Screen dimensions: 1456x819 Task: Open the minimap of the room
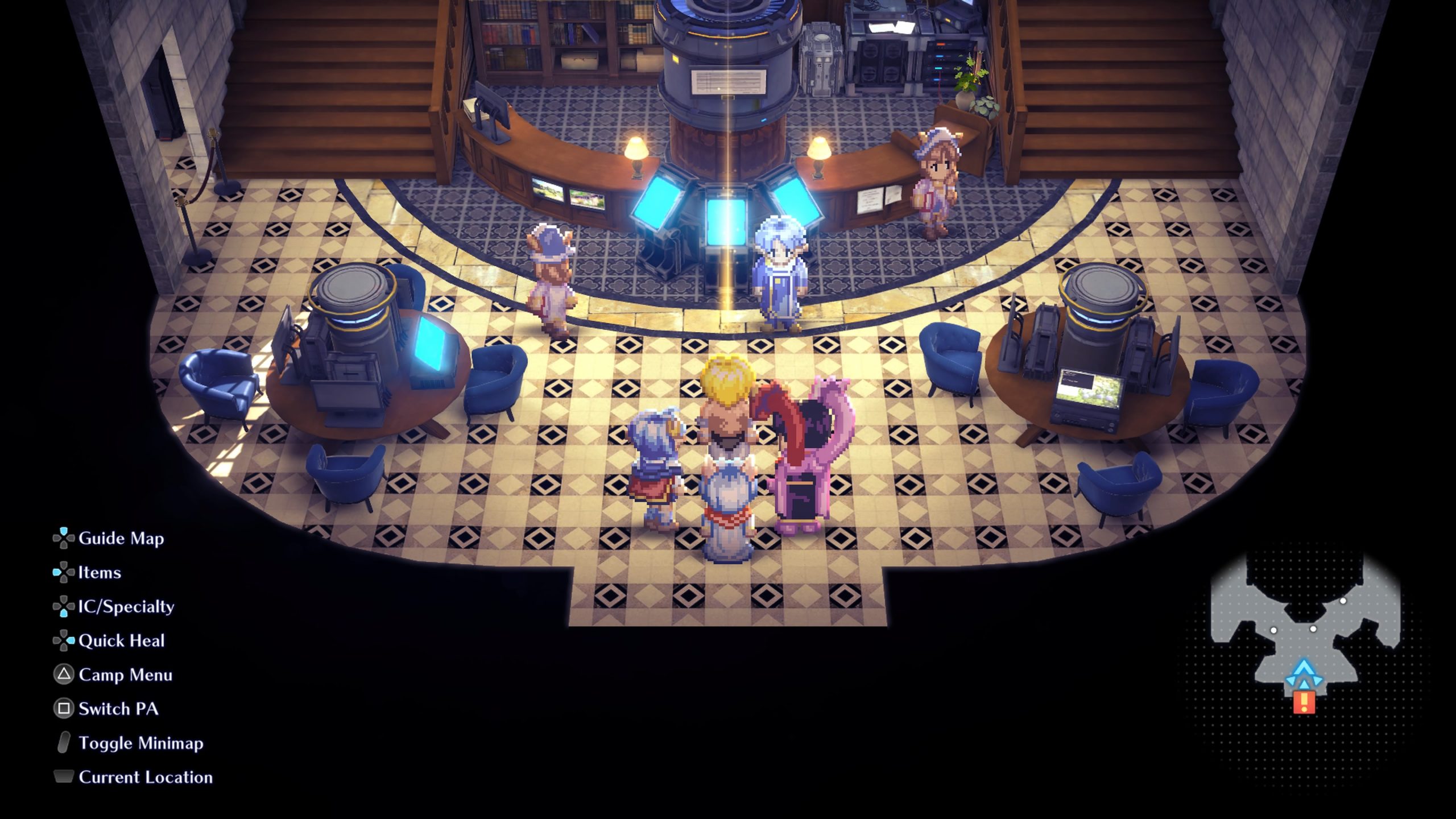(1305, 632)
